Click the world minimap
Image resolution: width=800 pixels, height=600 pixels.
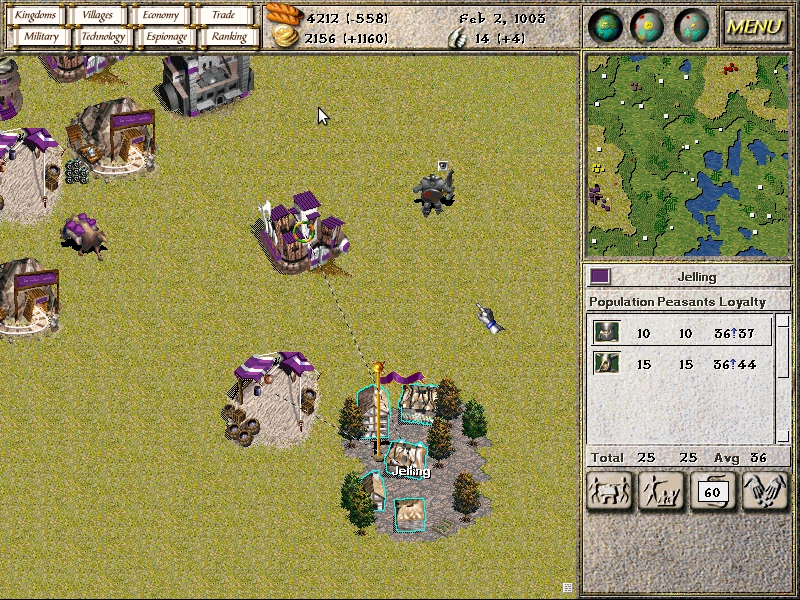[686, 155]
